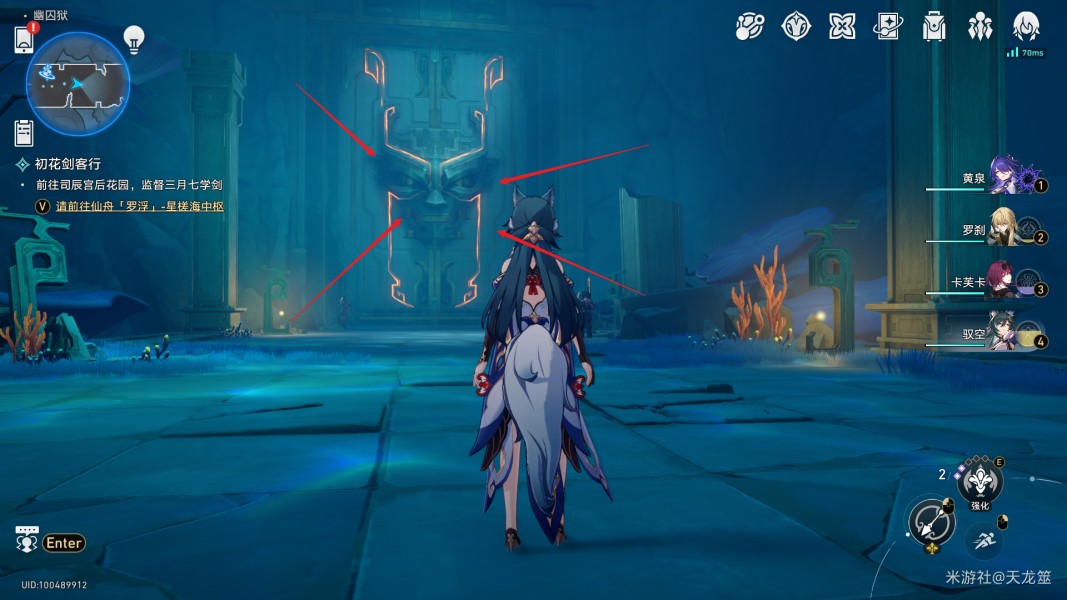Click the lightbulb hint icon

(133, 40)
